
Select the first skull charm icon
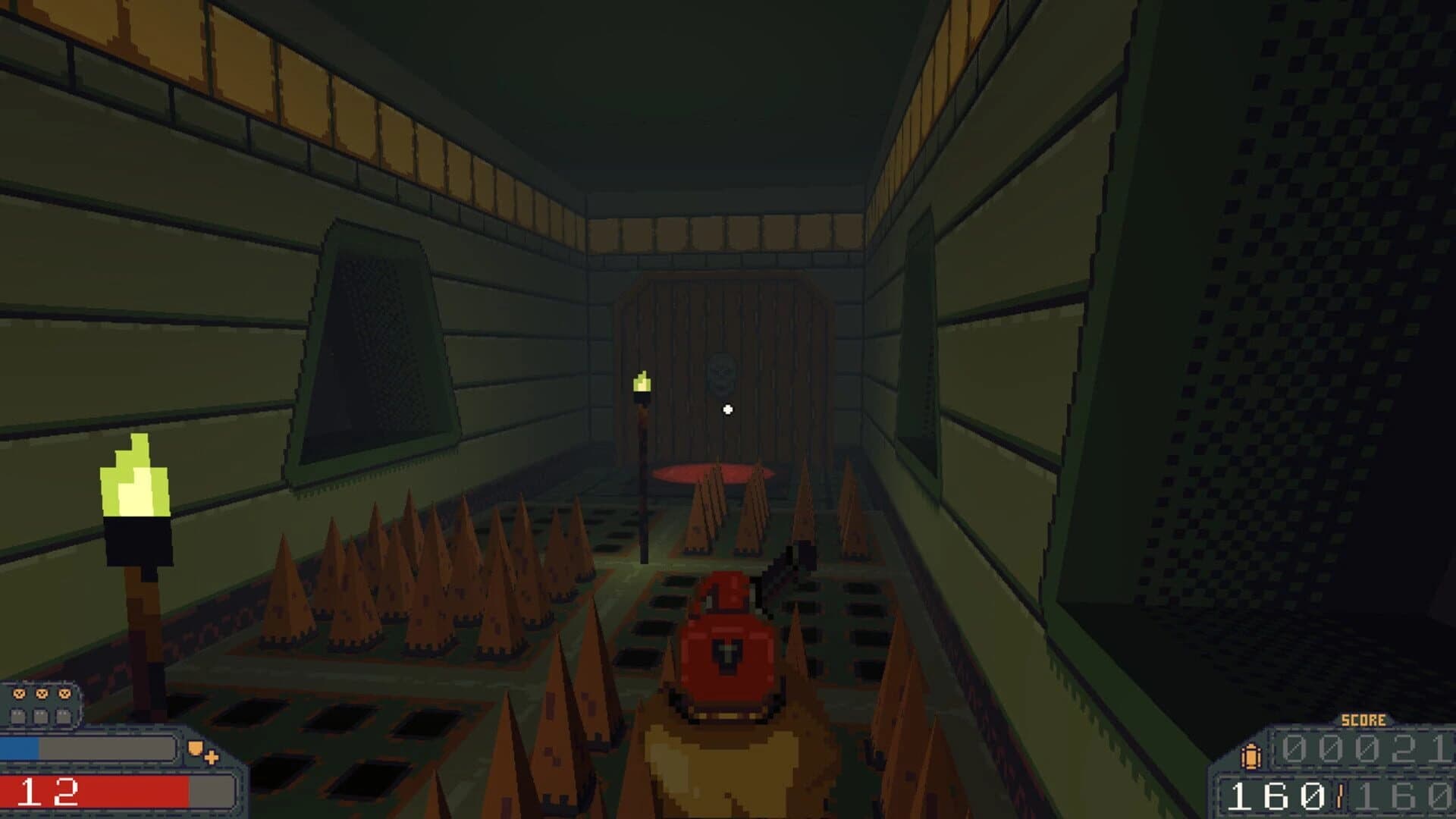coord(19,694)
